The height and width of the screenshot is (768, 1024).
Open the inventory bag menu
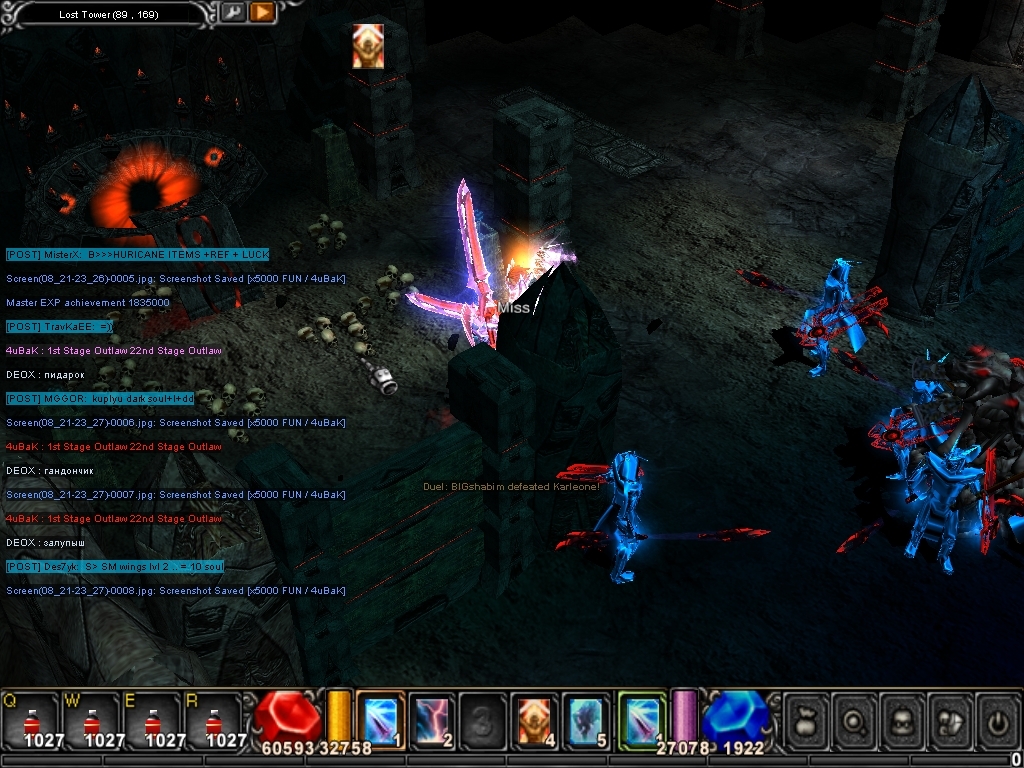[x=808, y=718]
